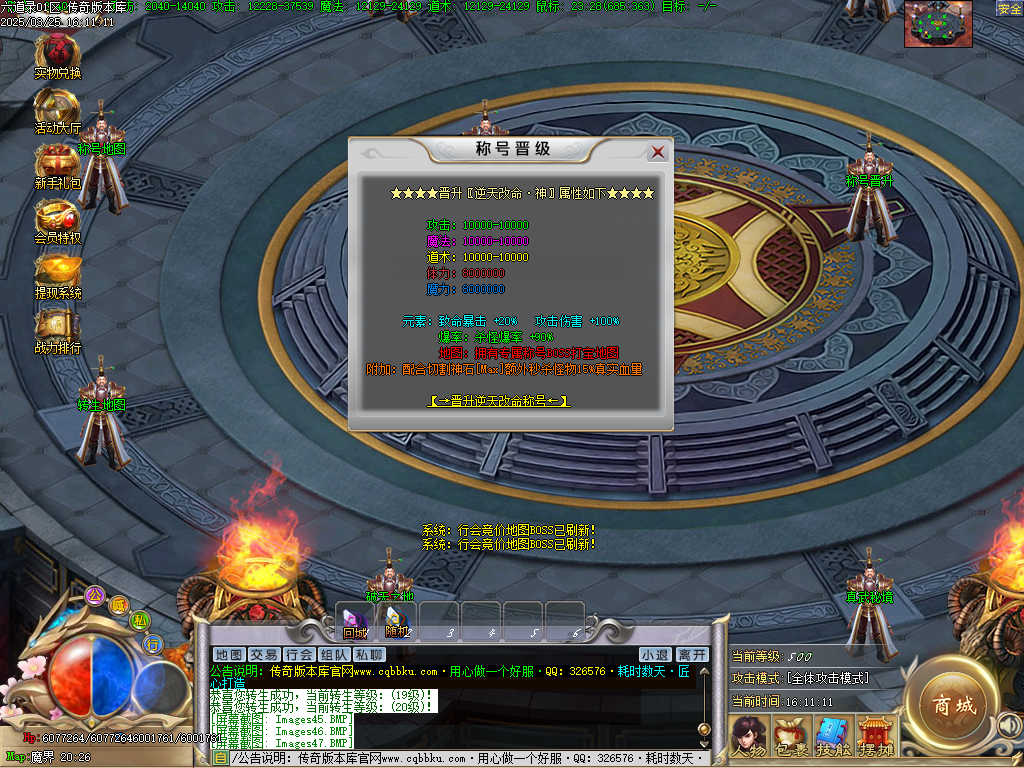Click the 小退 logout button
Viewport: 1024px width, 768px height.
[x=655, y=654]
